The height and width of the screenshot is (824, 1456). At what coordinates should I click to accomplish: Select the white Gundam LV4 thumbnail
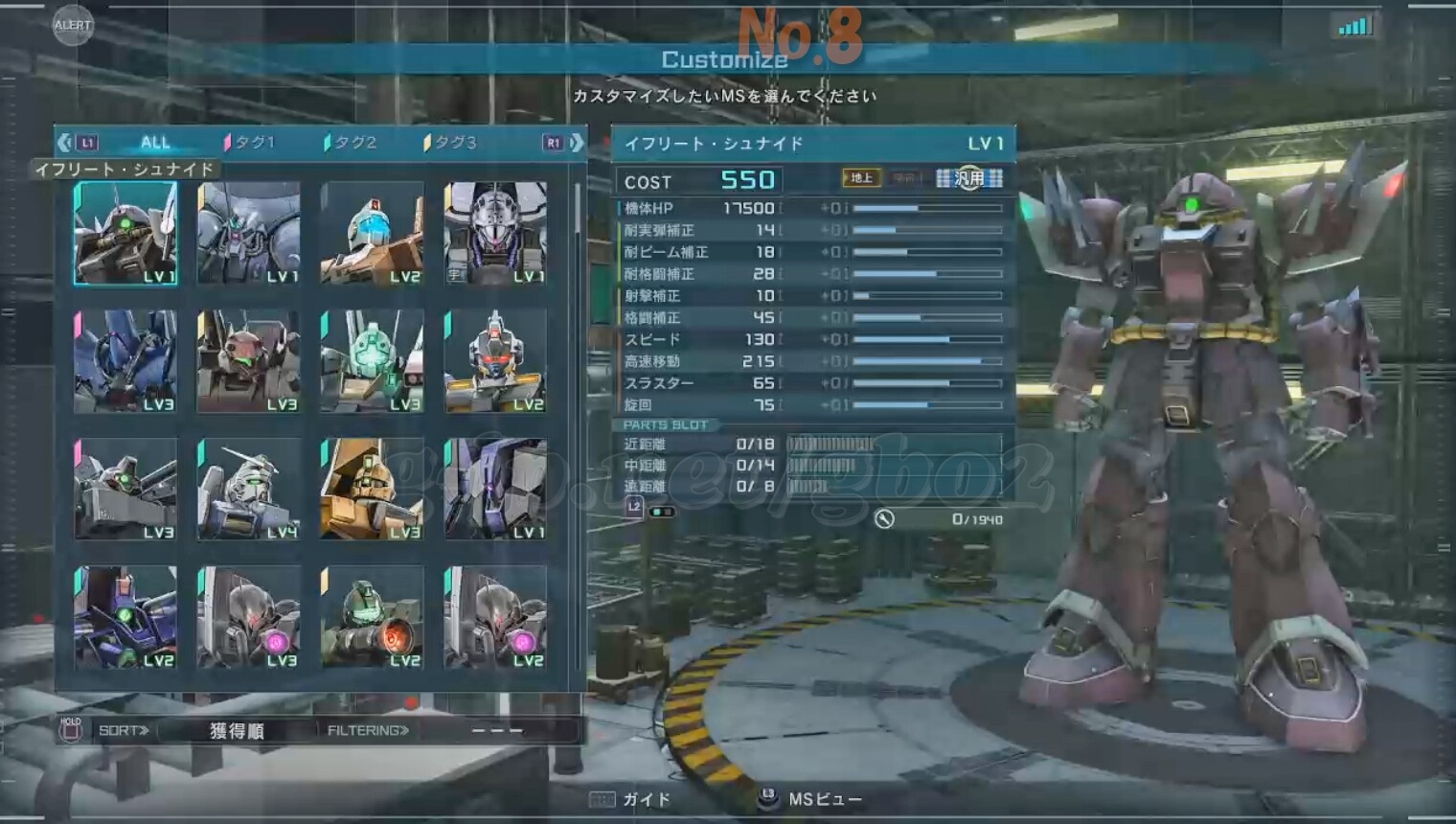(x=249, y=490)
